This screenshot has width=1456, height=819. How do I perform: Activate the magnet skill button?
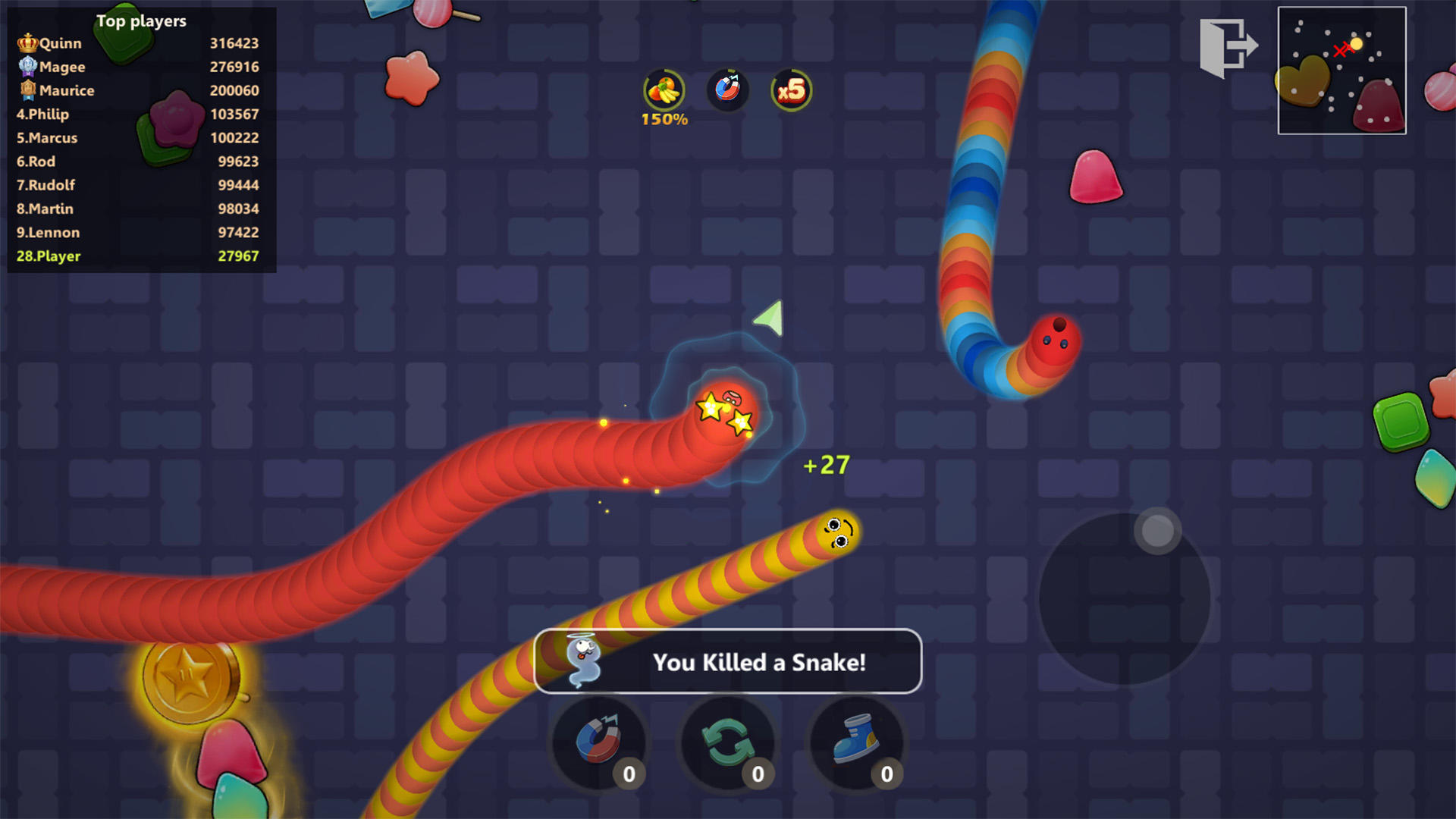tap(597, 744)
